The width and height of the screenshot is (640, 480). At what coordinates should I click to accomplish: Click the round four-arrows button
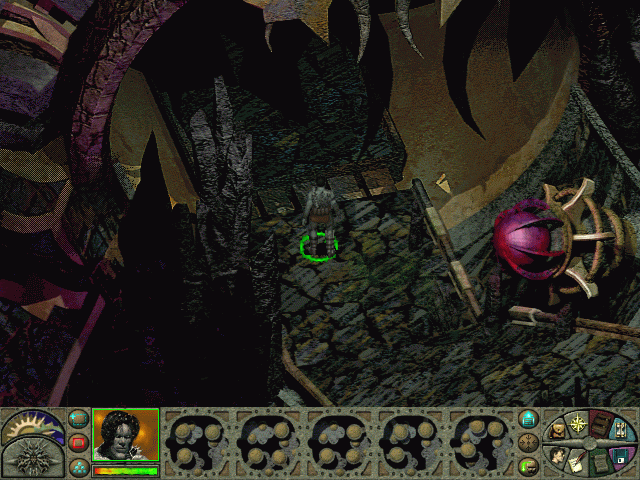tap(529, 441)
